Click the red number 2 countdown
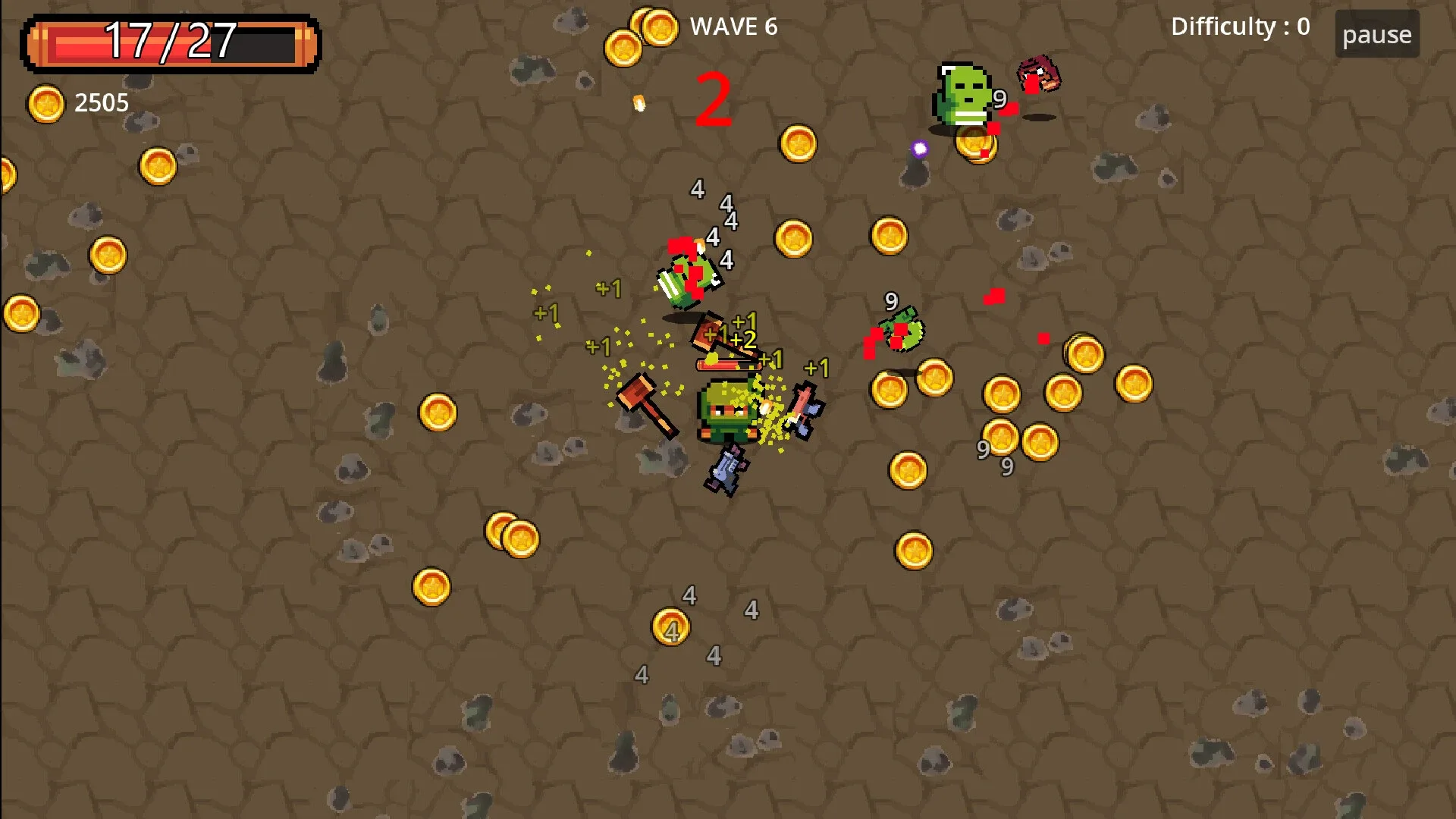 click(x=713, y=99)
